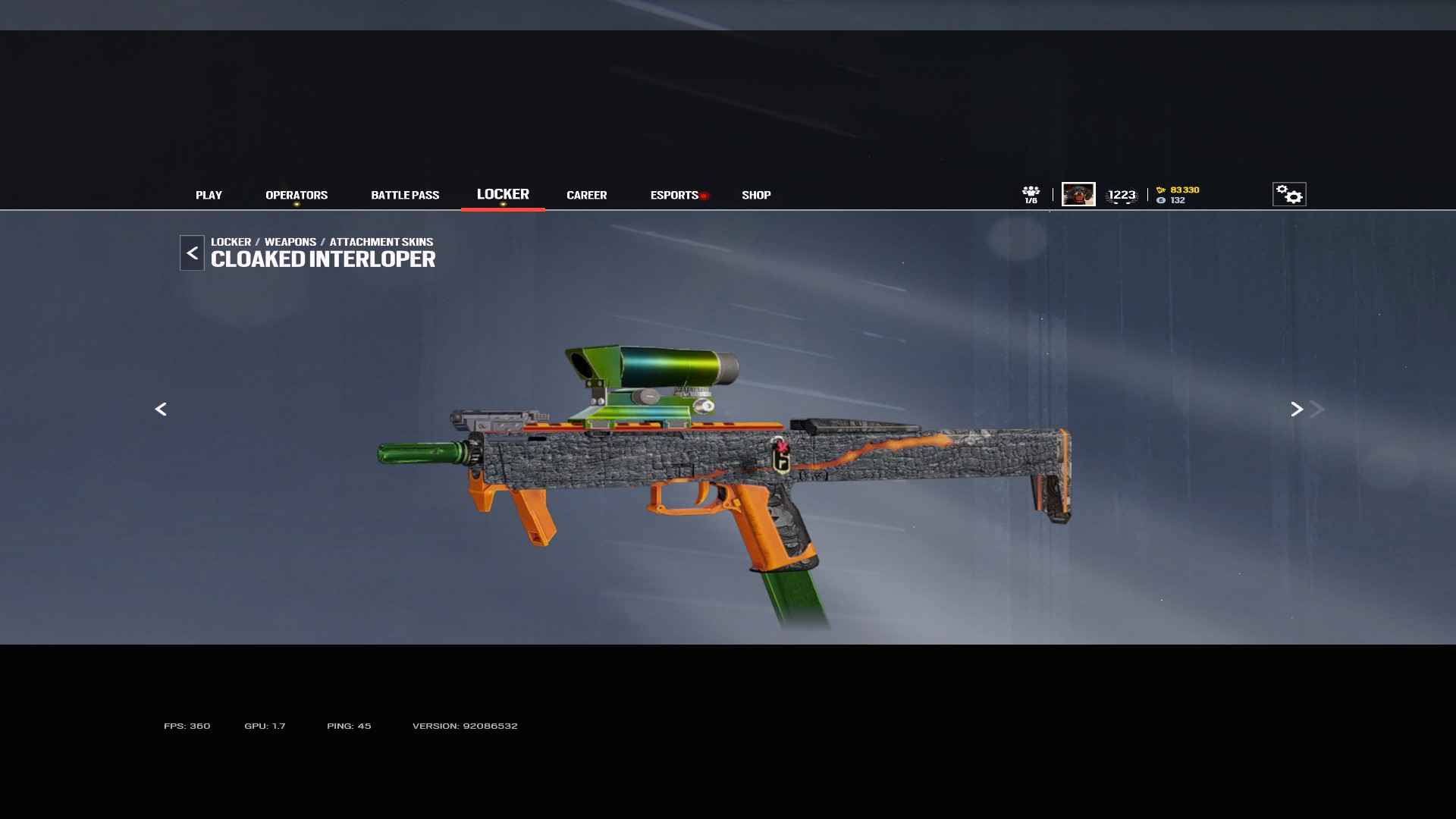The width and height of the screenshot is (1456, 819).
Task: Switch to the Operators tab
Action: point(297,195)
